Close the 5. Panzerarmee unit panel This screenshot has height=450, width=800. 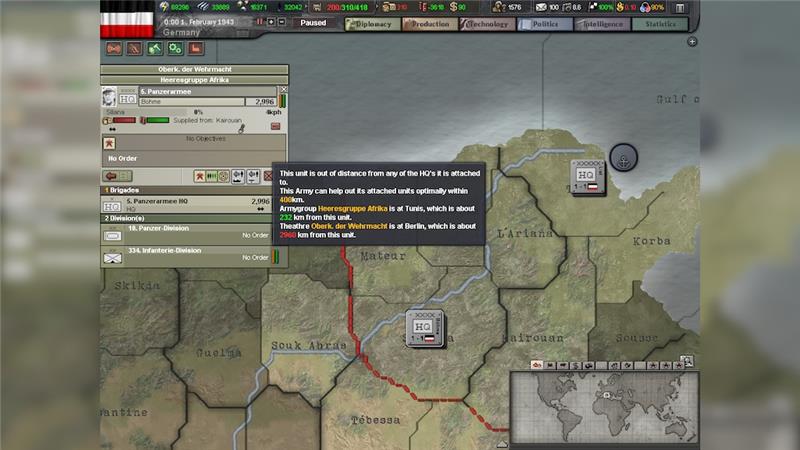click(x=283, y=90)
